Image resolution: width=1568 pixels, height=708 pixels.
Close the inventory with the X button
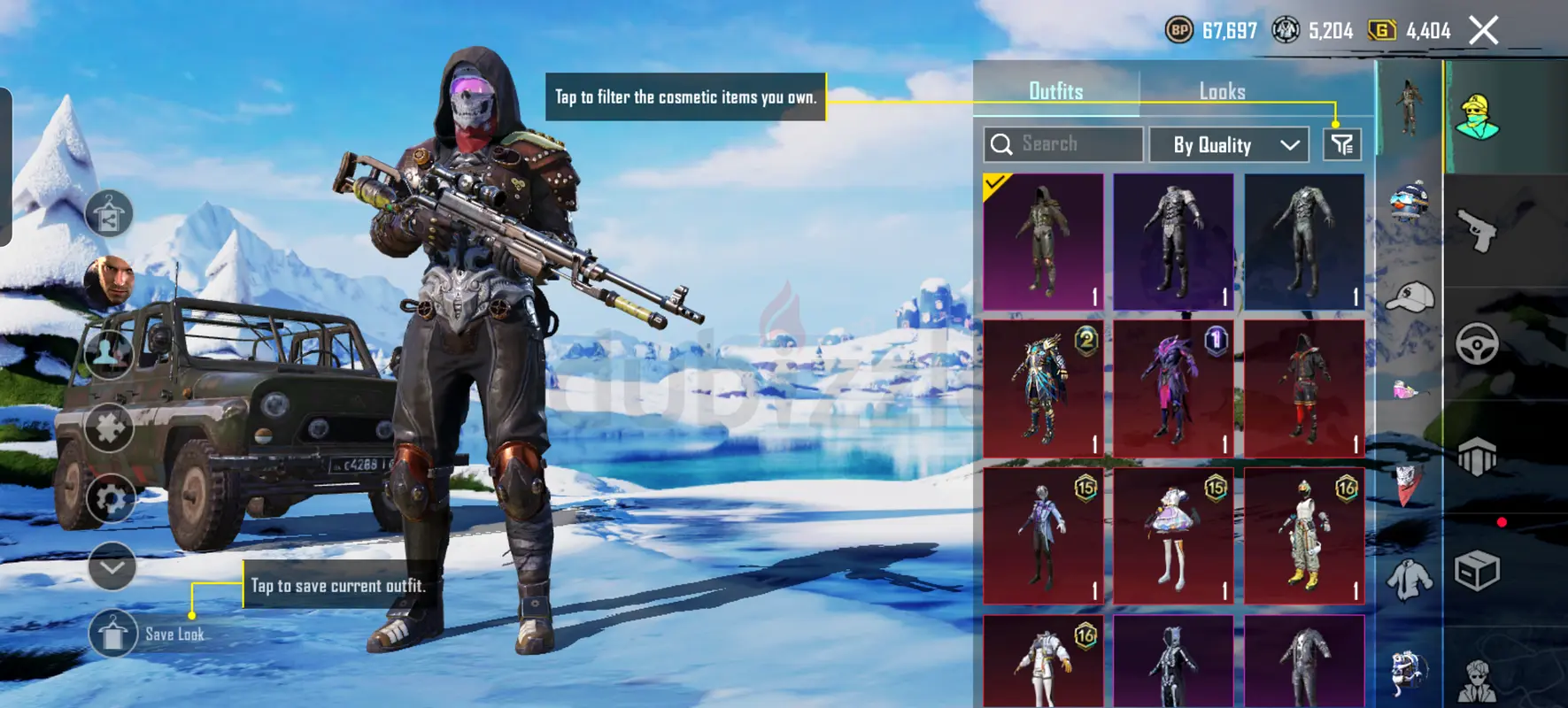tap(1484, 30)
